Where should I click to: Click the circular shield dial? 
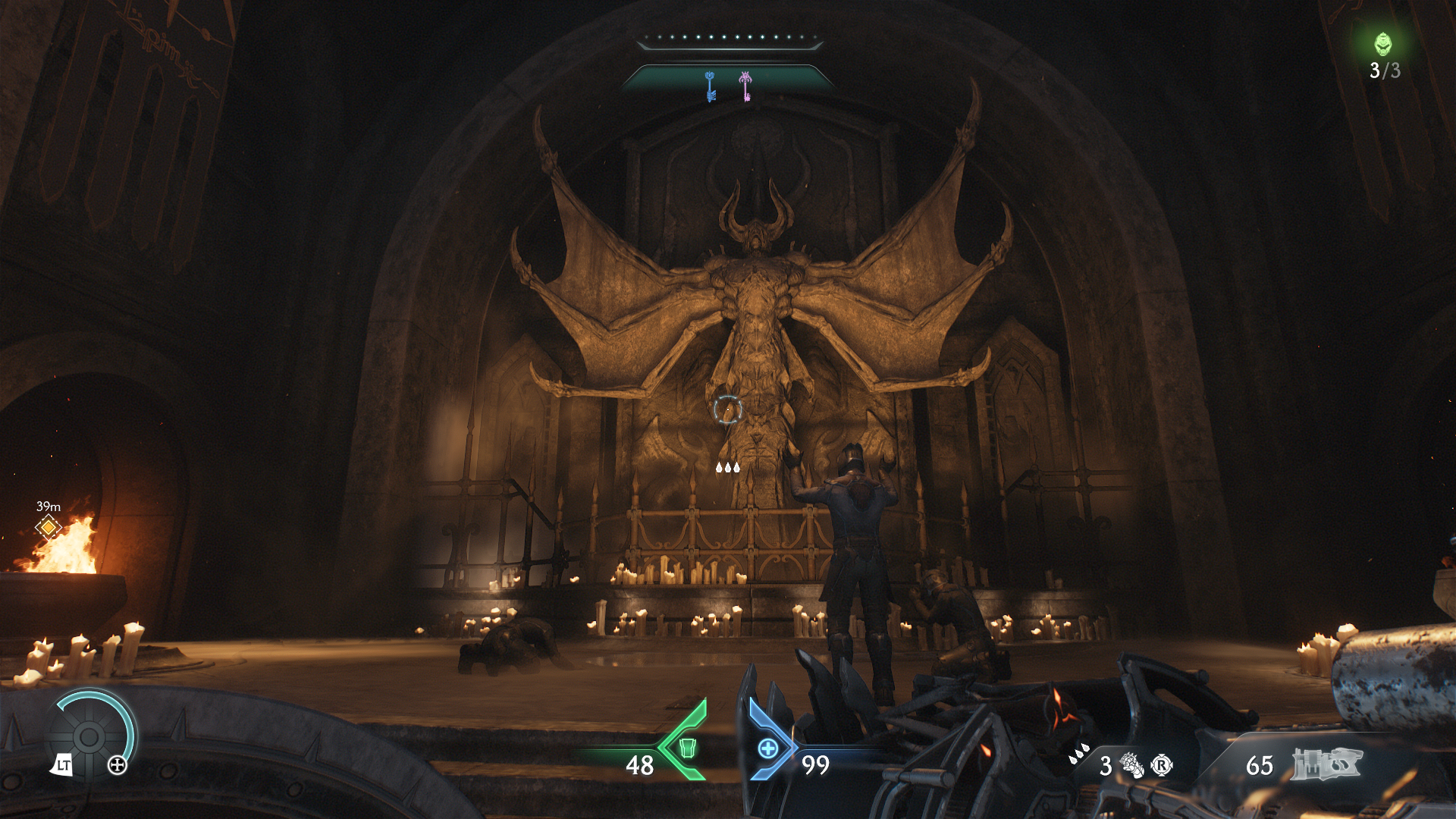click(x=89, y=736)
